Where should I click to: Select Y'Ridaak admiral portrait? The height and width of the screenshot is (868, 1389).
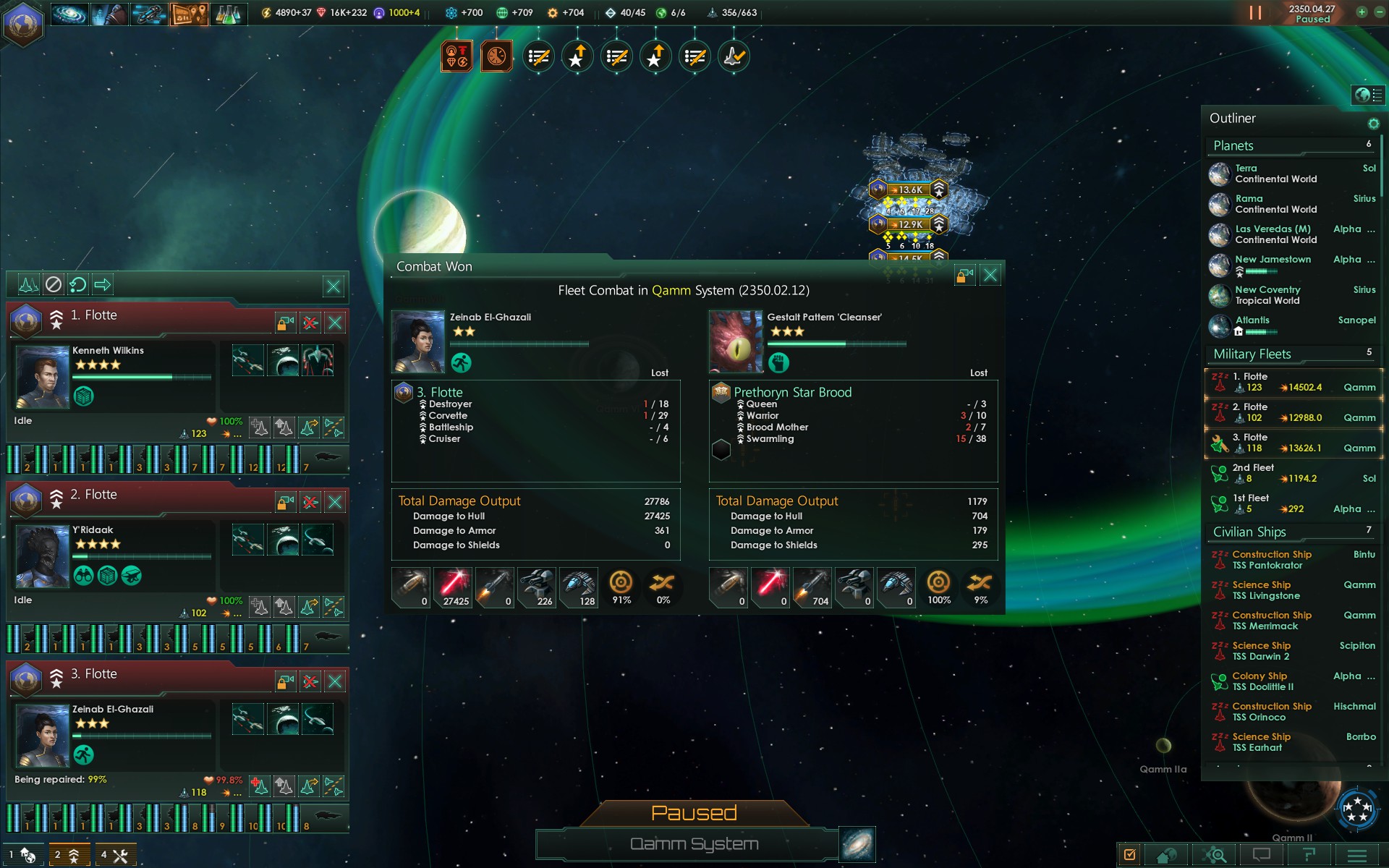43,556
